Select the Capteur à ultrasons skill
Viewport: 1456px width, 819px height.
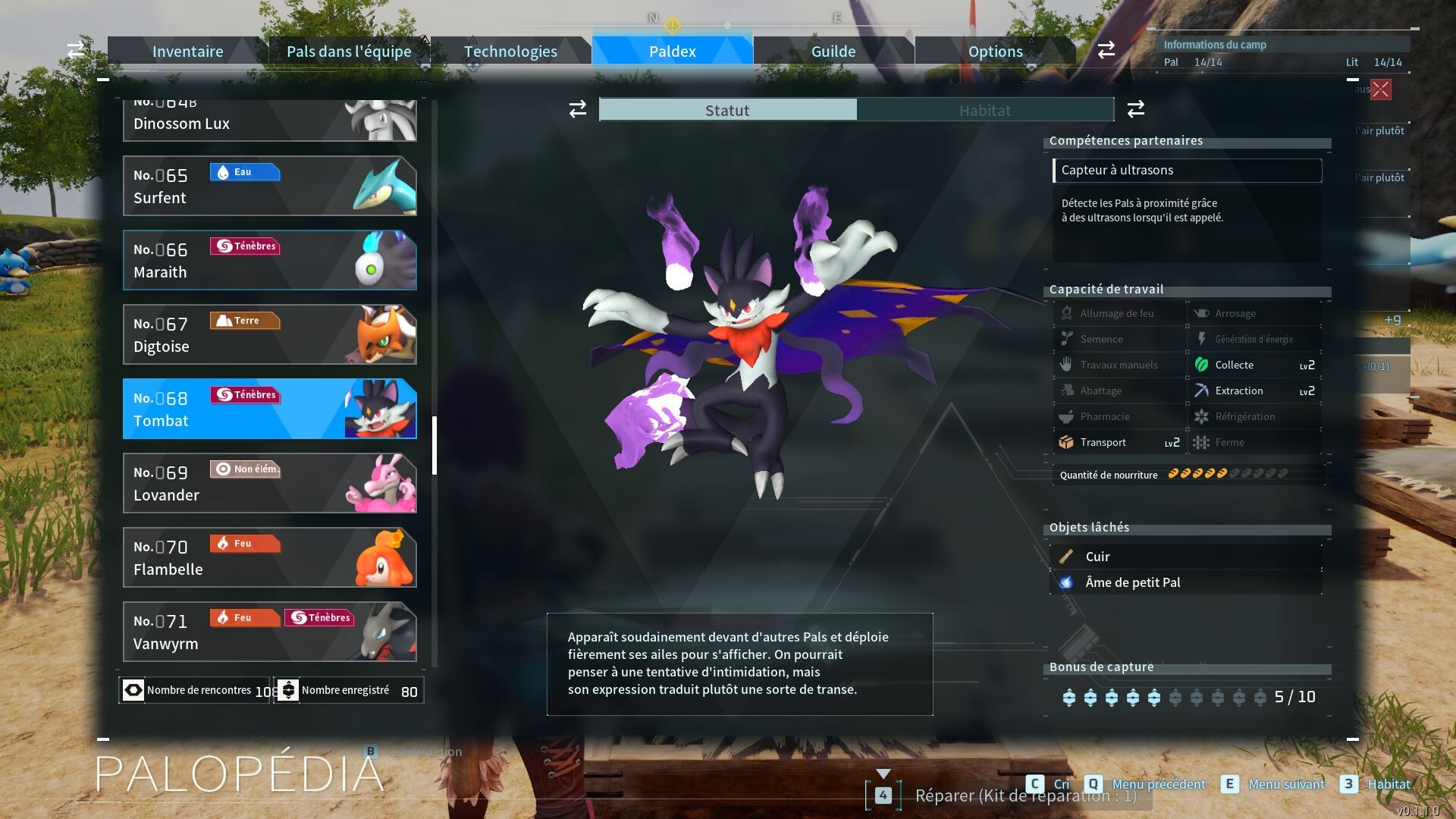pos(1187,171)
